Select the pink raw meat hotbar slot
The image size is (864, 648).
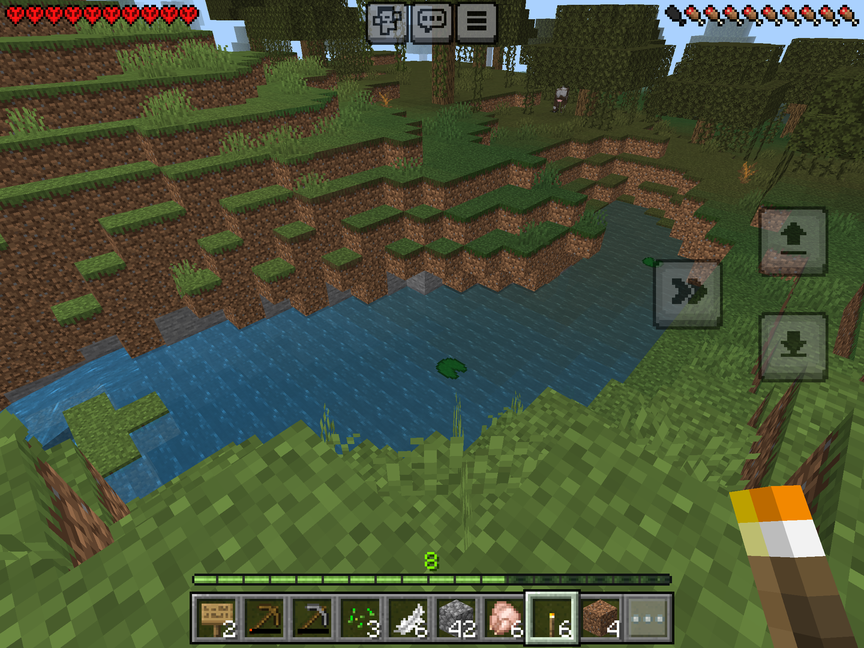504,618
